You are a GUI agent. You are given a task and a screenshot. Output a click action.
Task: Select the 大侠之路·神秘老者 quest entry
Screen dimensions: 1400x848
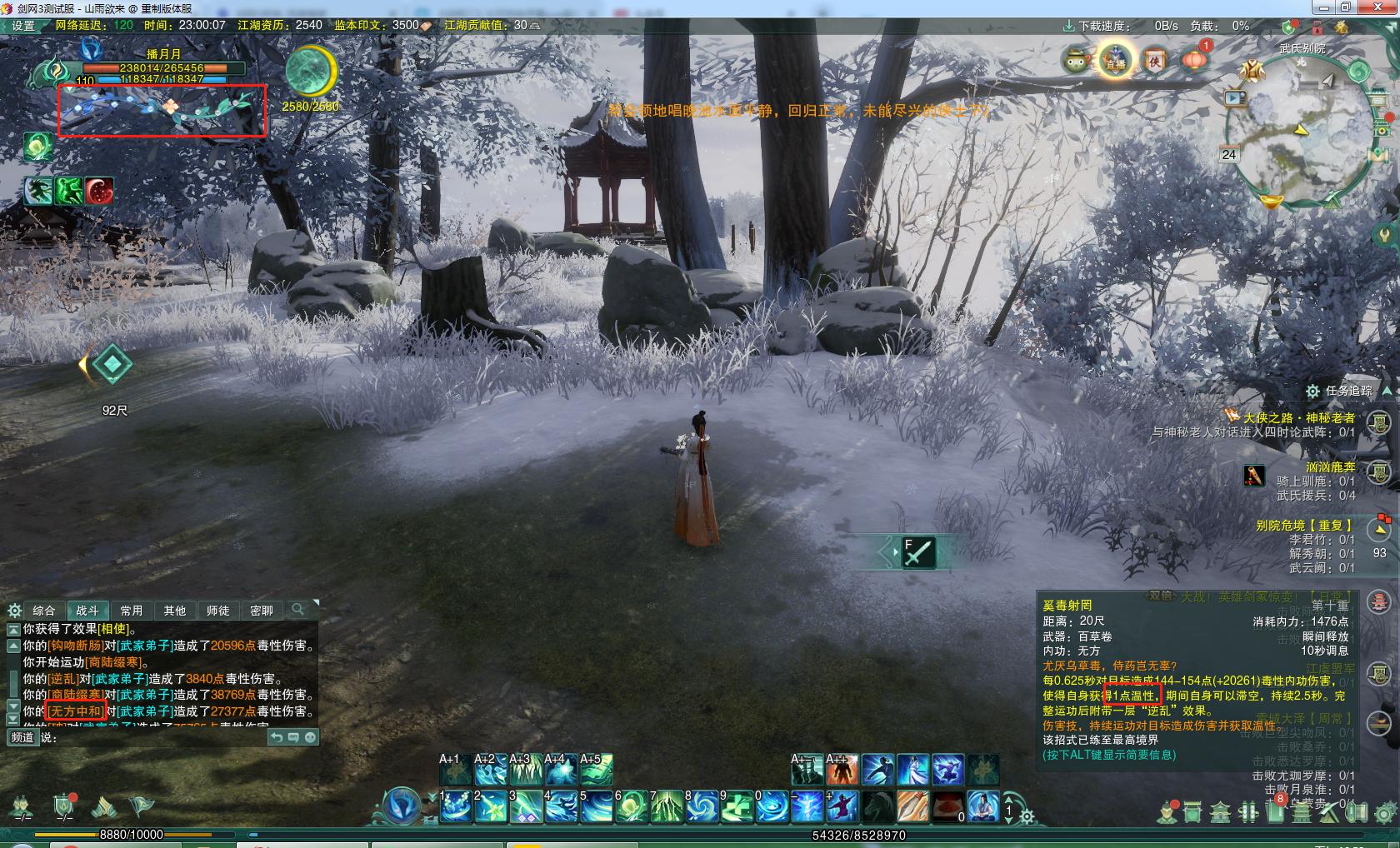coord(1298,418)
